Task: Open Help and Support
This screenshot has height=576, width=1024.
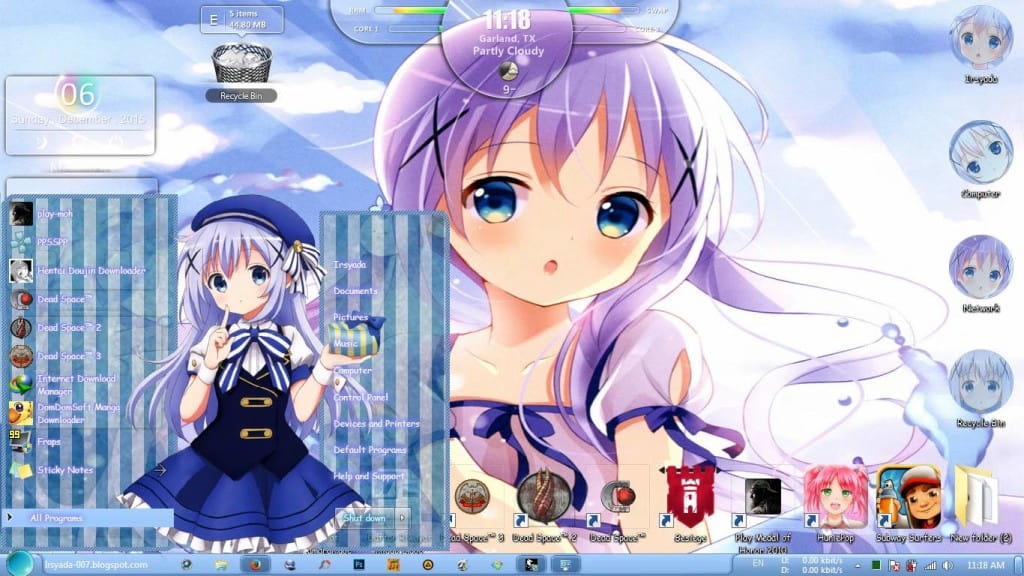Action: (x=370, y=476)
